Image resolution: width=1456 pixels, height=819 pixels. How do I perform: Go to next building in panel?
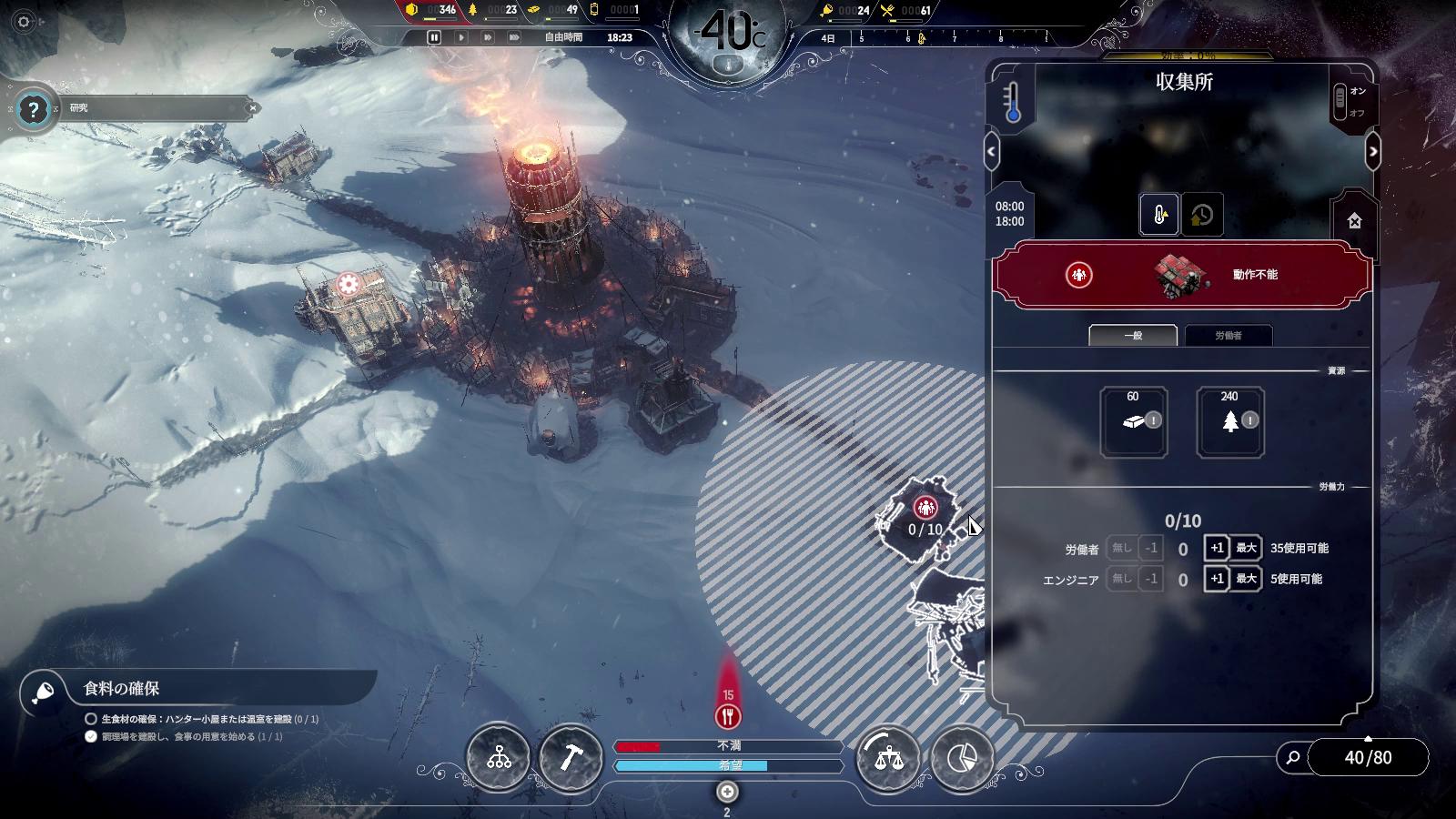click(x=1373, y=152)
